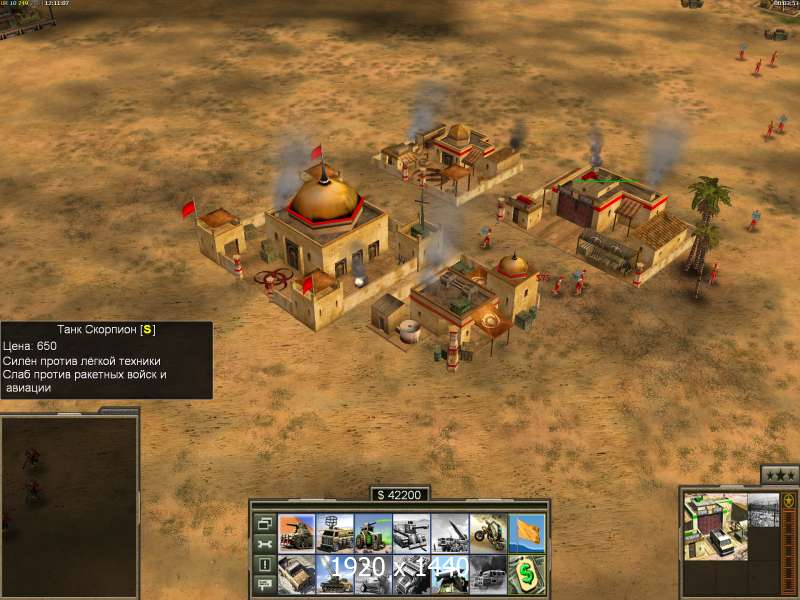Open the chat bubble button
Viewport: 800px width, 600px height.
coord(264,585)
